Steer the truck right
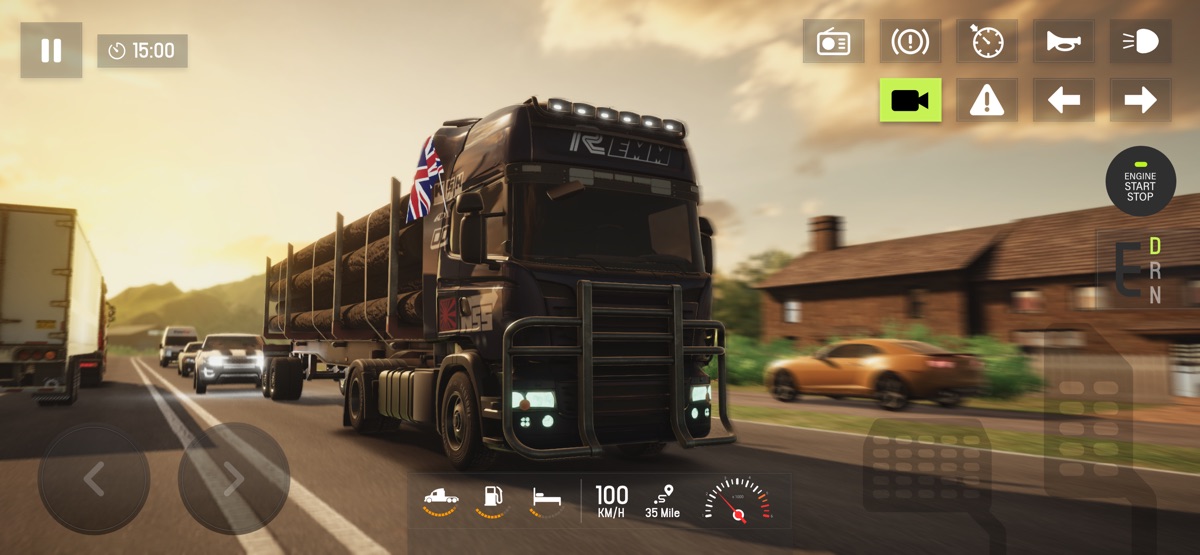The height and width of the screenshot is (555, 1200). (233, 479)
